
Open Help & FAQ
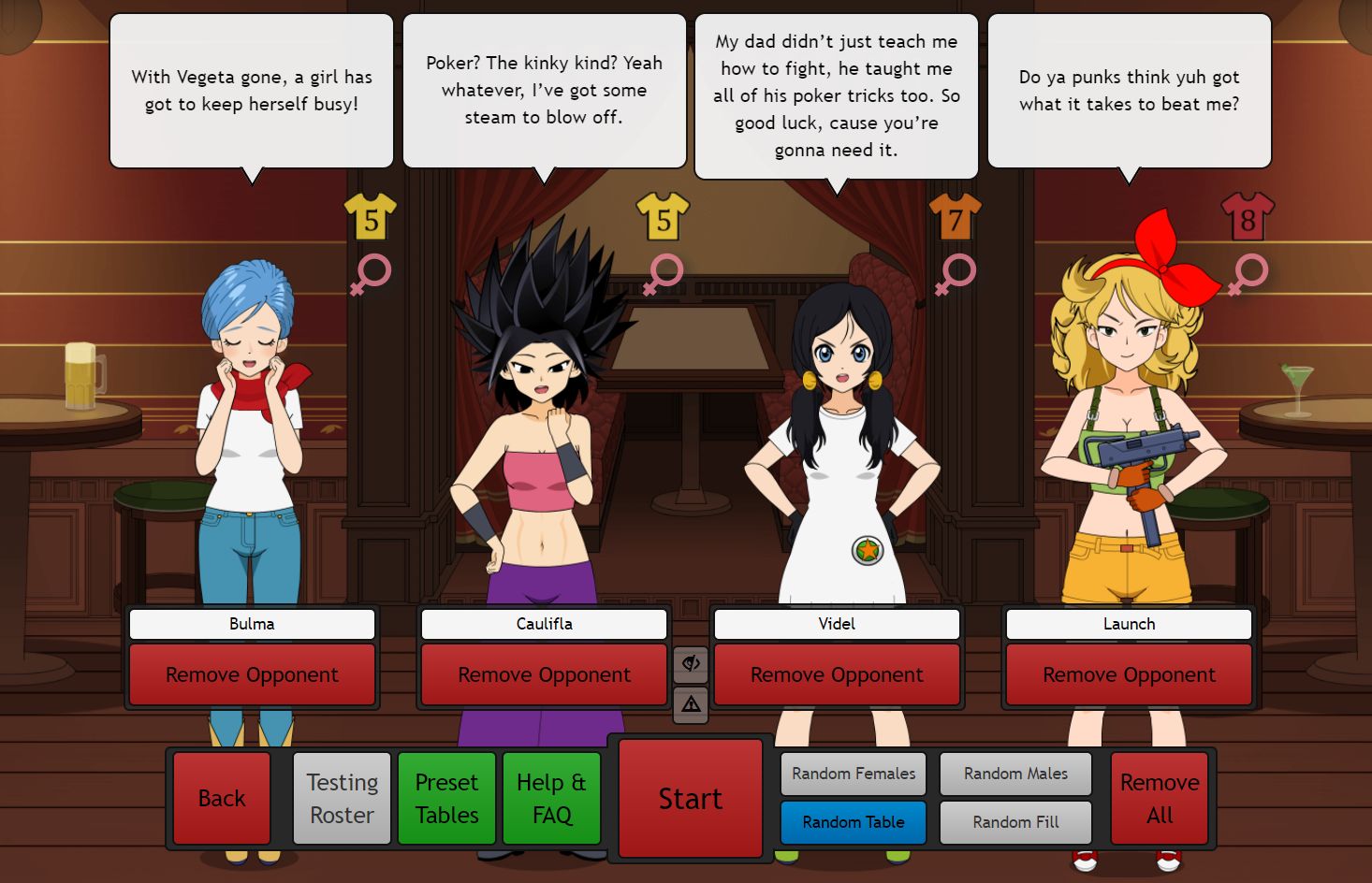(x=551, y=798)
